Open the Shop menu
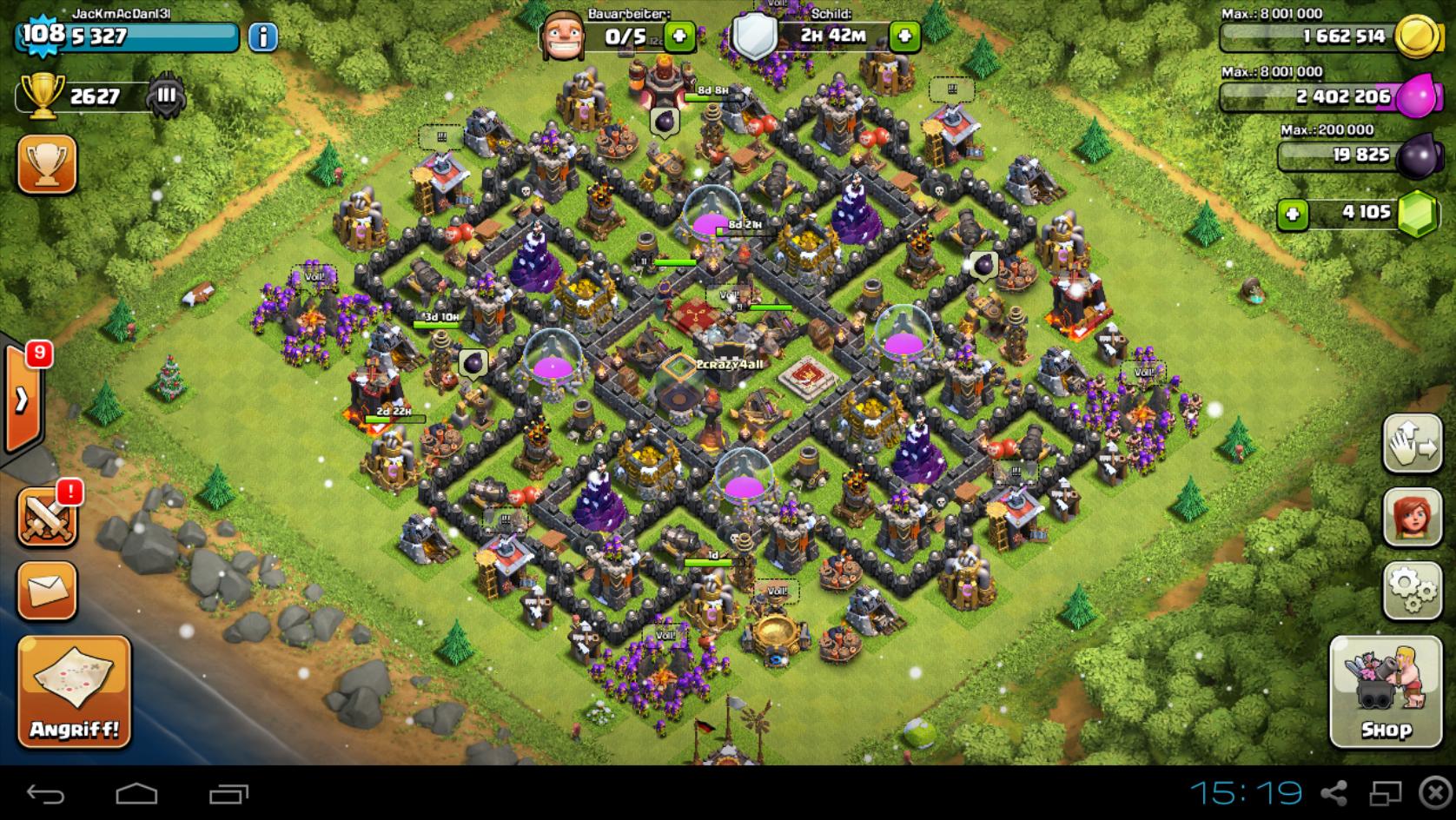Screen dimensions: 1456x820 pos(1385,691)
